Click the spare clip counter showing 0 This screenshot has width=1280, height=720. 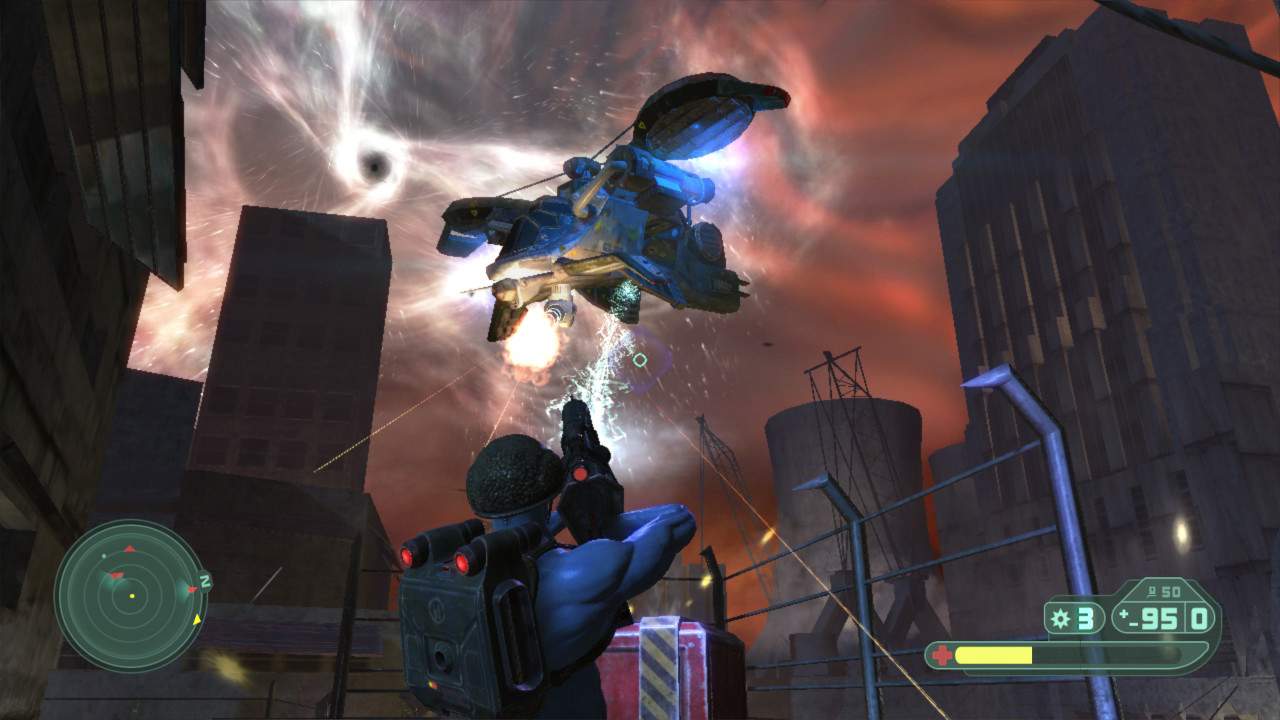click(1200, 619)
